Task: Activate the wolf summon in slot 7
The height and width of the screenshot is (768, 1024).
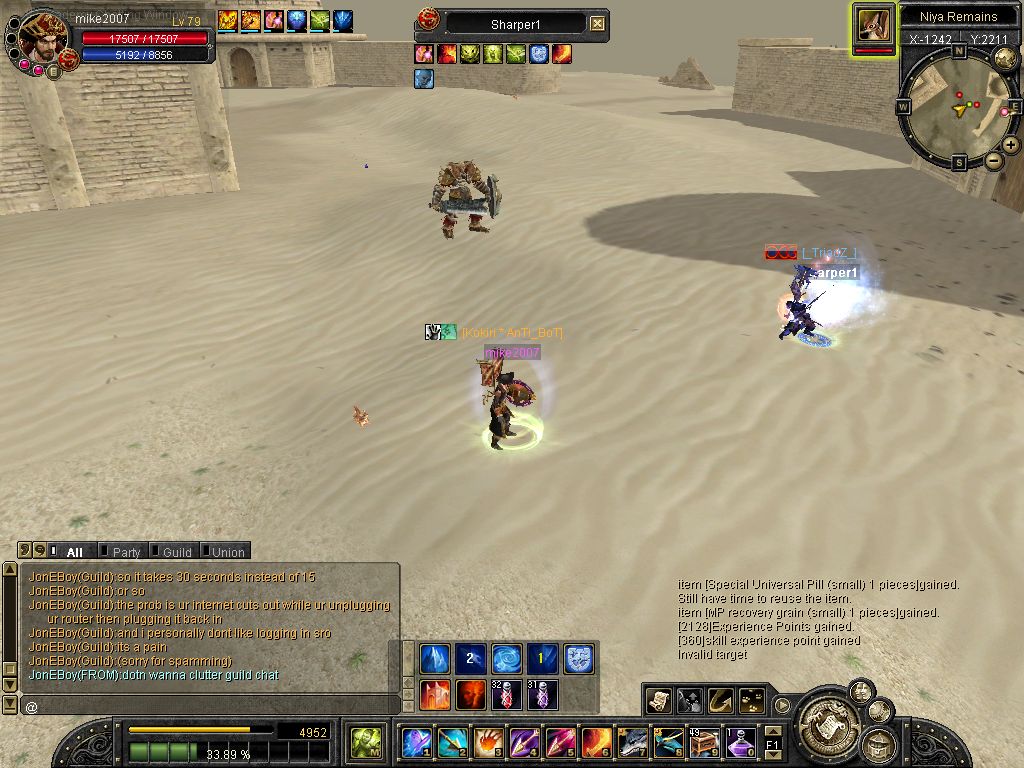Action: point(633,743)
